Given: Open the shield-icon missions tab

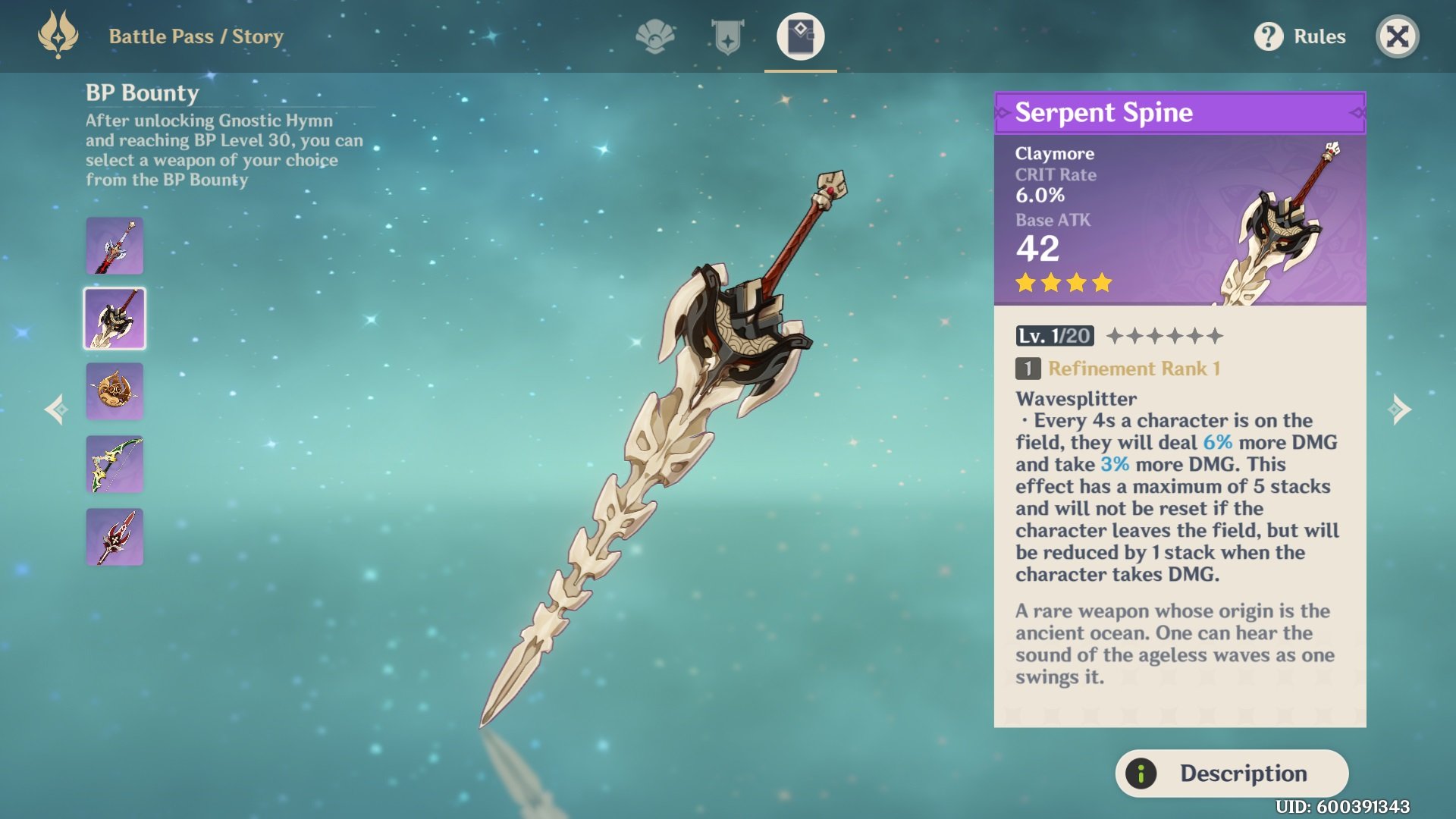Looking at the screenshot, I should (727, 36).
